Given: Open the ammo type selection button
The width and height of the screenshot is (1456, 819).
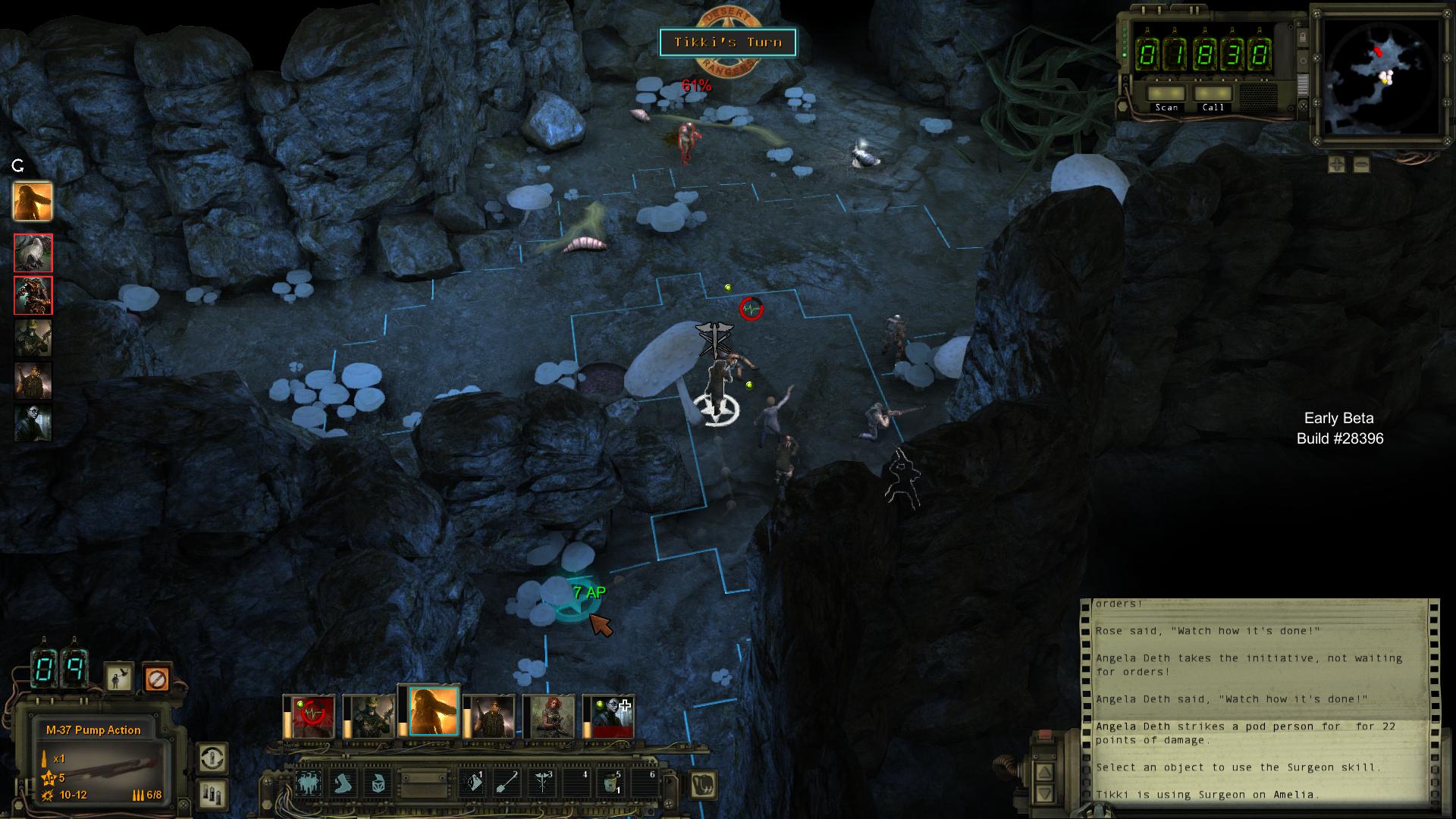Looking at the screenshot, I should point(212,794).
